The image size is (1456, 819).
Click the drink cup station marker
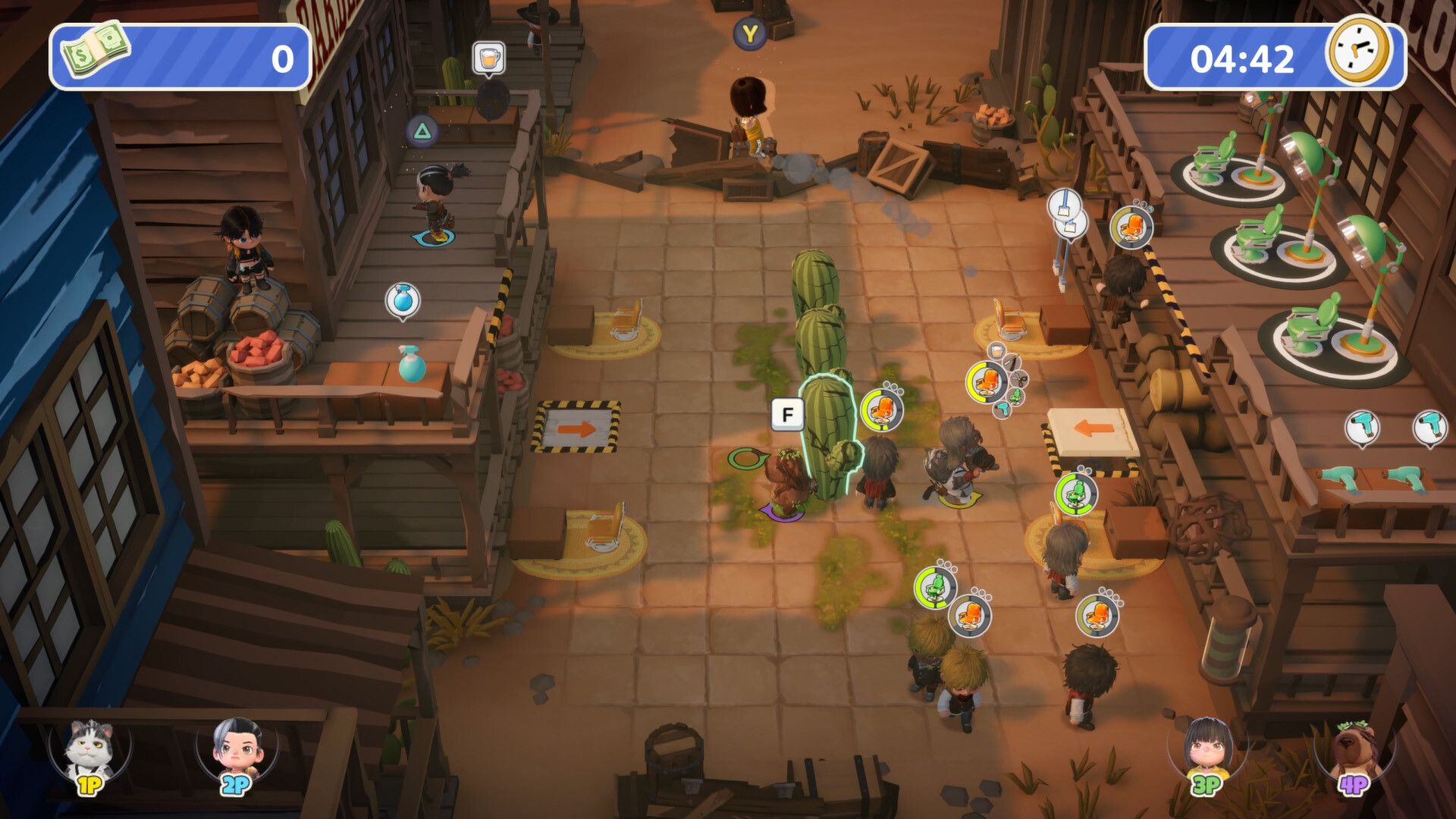pyautogui.click(x=488, y=58)
